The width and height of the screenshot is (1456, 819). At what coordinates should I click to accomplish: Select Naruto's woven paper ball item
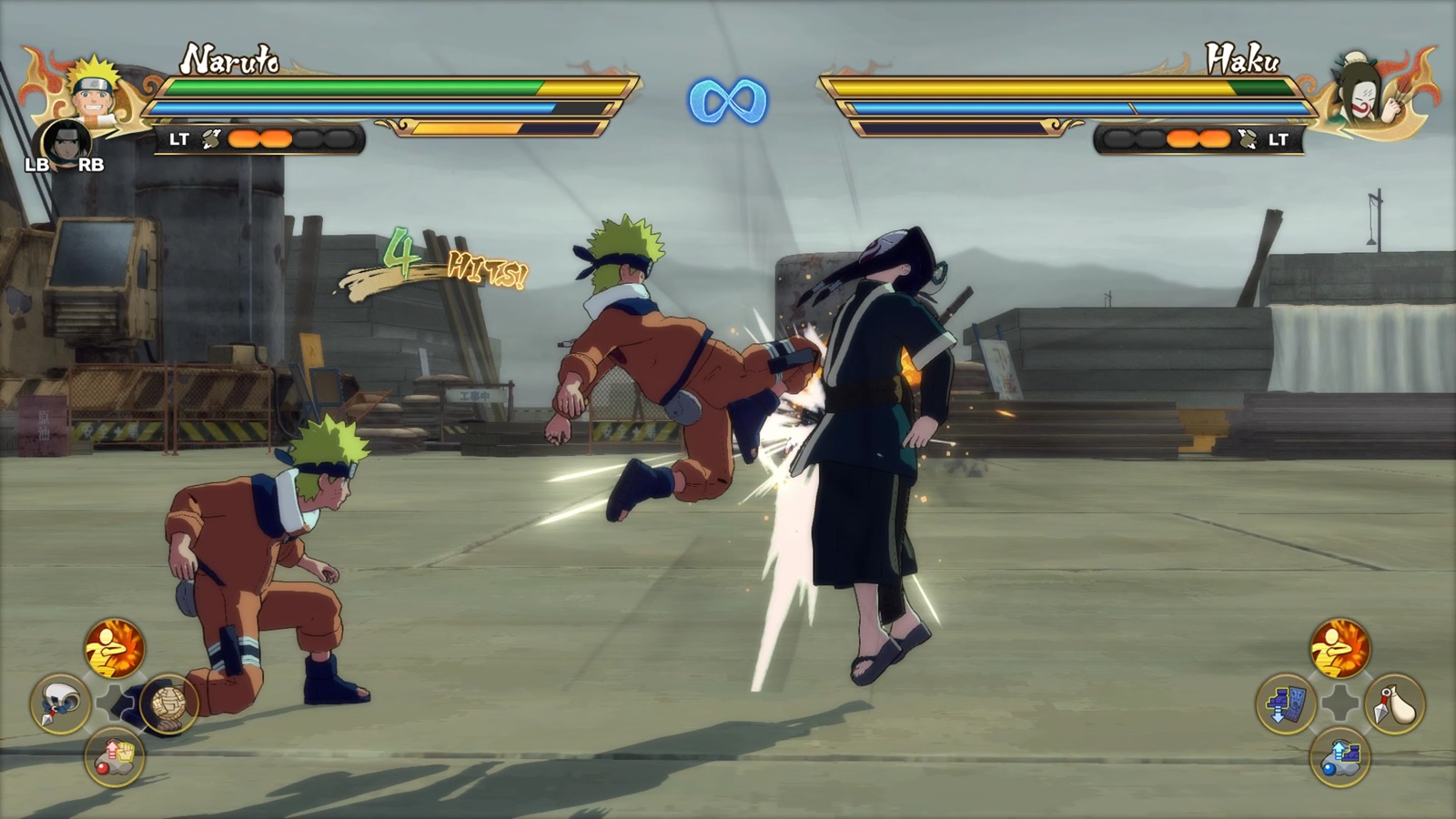click(x=169, y=703)
